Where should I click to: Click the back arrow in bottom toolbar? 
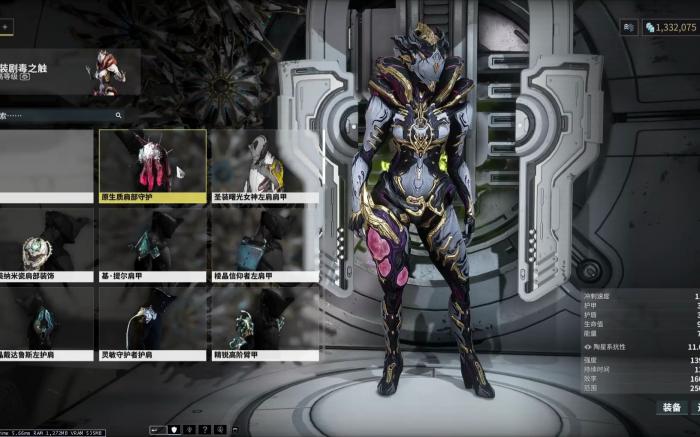[156, 429]
